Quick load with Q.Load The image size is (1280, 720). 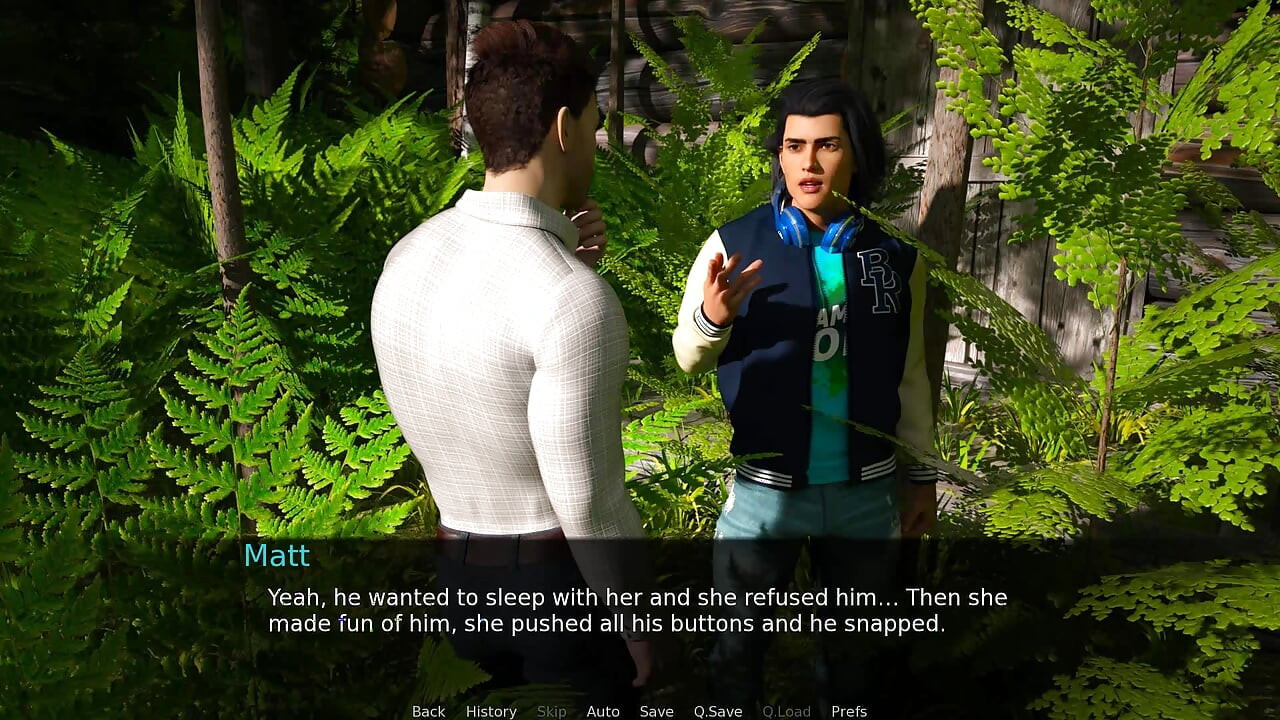786,711
